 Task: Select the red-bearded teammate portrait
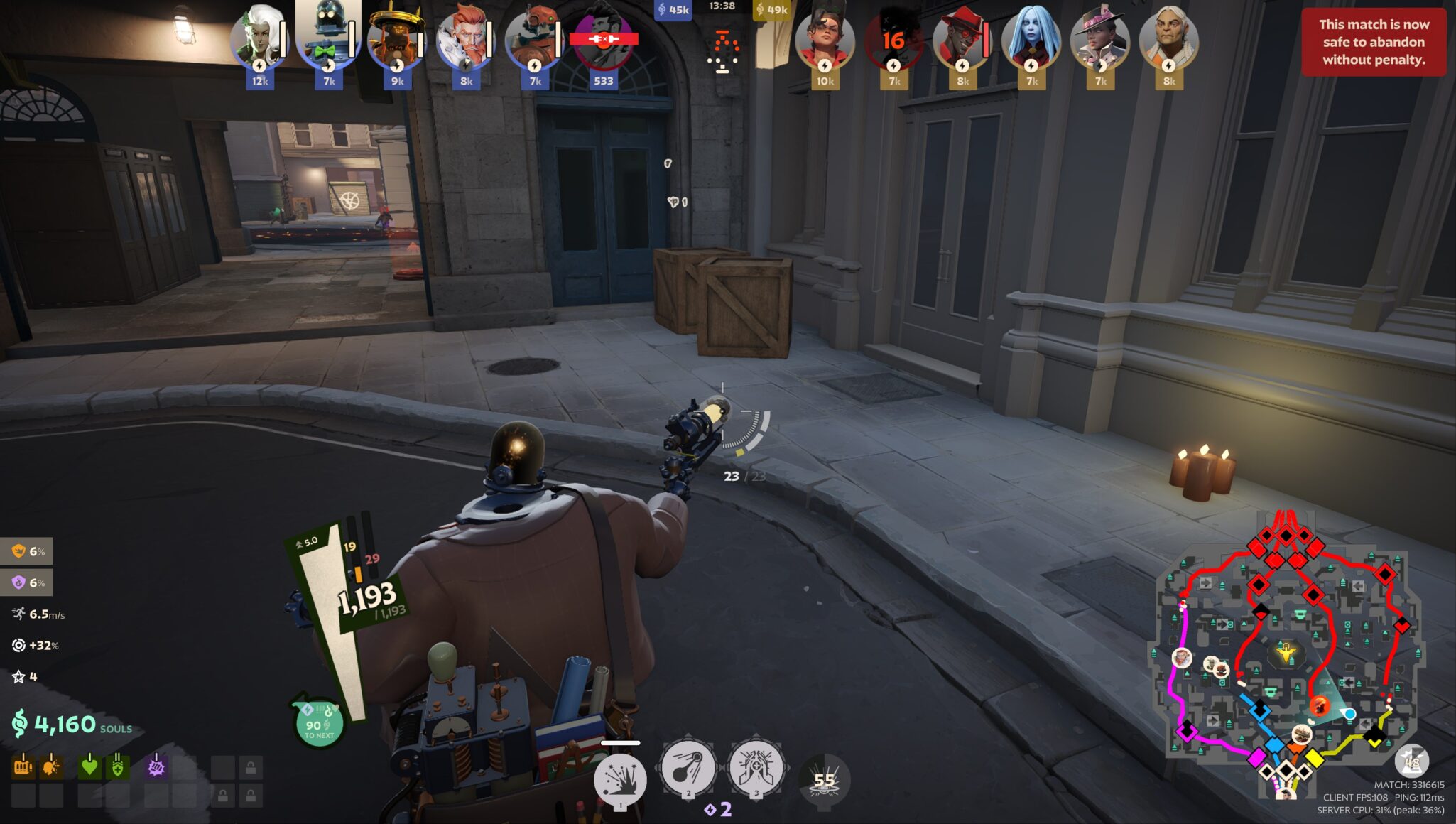coord(465,40)
